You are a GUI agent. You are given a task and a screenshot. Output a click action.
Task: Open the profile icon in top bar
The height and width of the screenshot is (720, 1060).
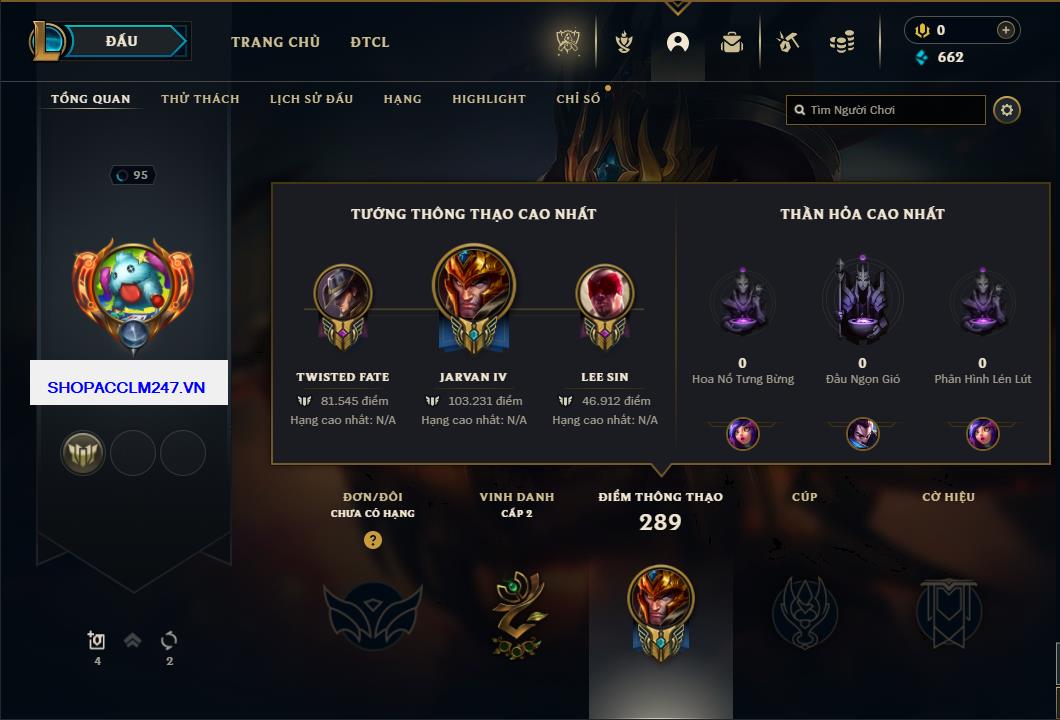click(678, 43)
